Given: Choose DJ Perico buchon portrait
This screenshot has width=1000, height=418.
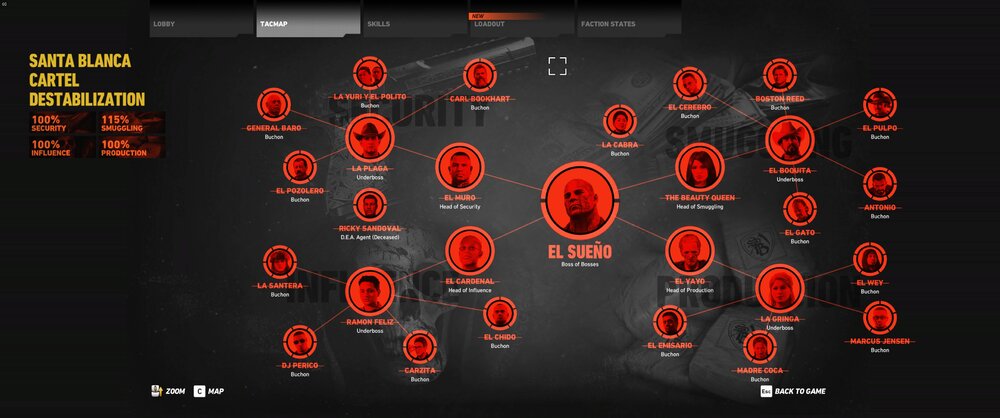Looking at the screenshot, I should click(299, 342).
